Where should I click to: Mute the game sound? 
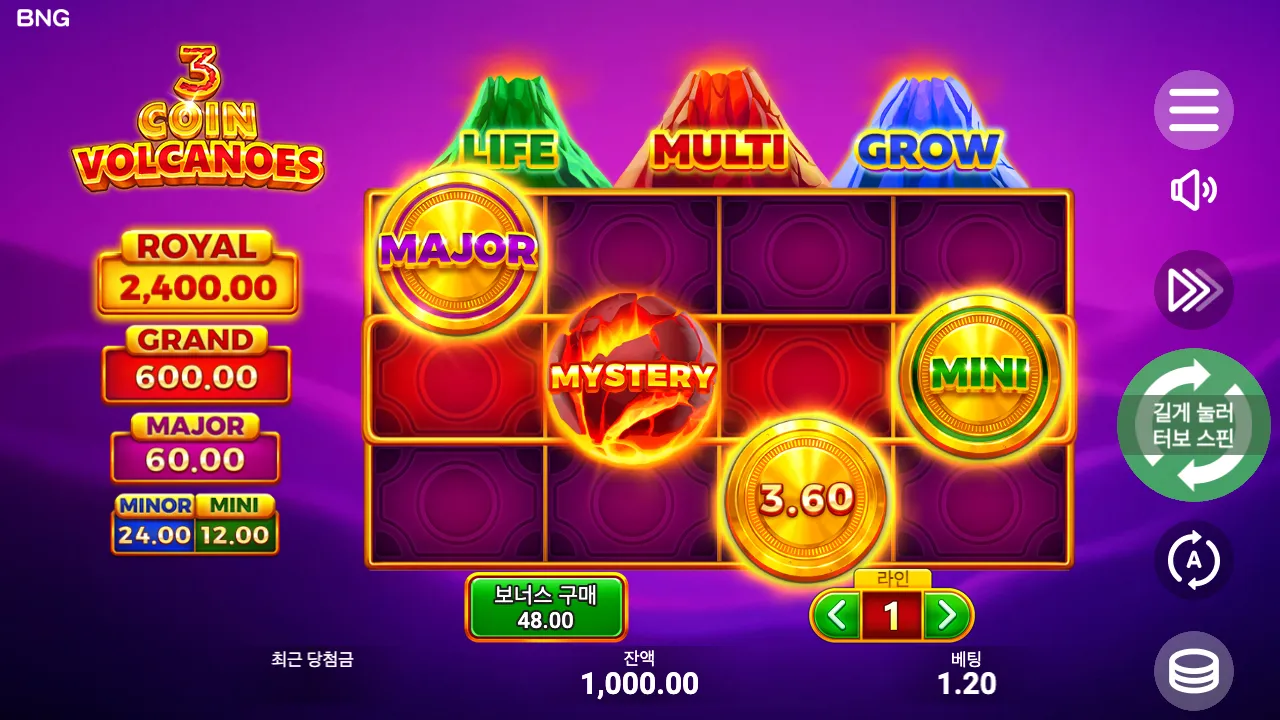click(1194, 190)
